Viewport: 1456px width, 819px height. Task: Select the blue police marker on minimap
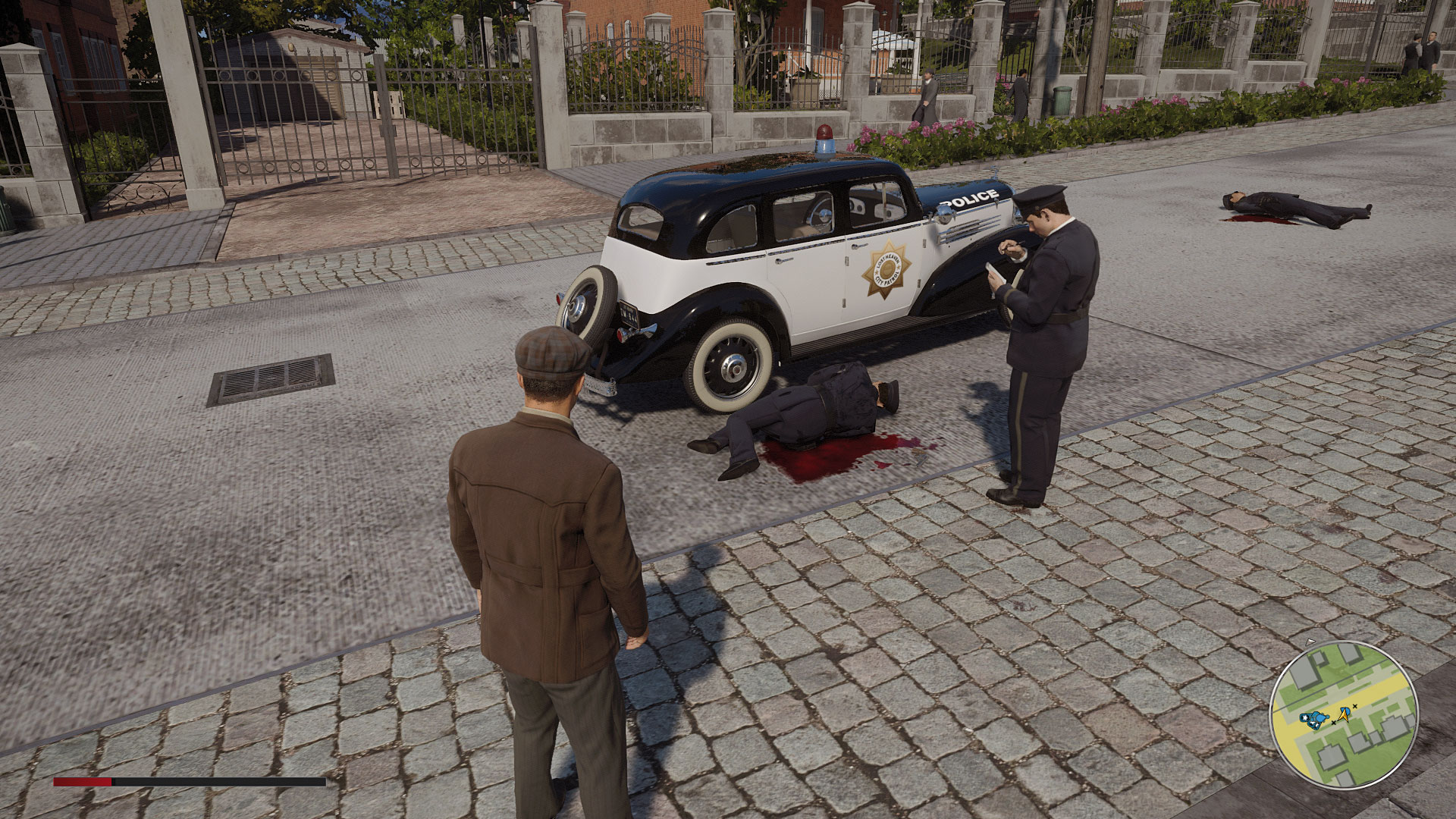coord(1315,717)
